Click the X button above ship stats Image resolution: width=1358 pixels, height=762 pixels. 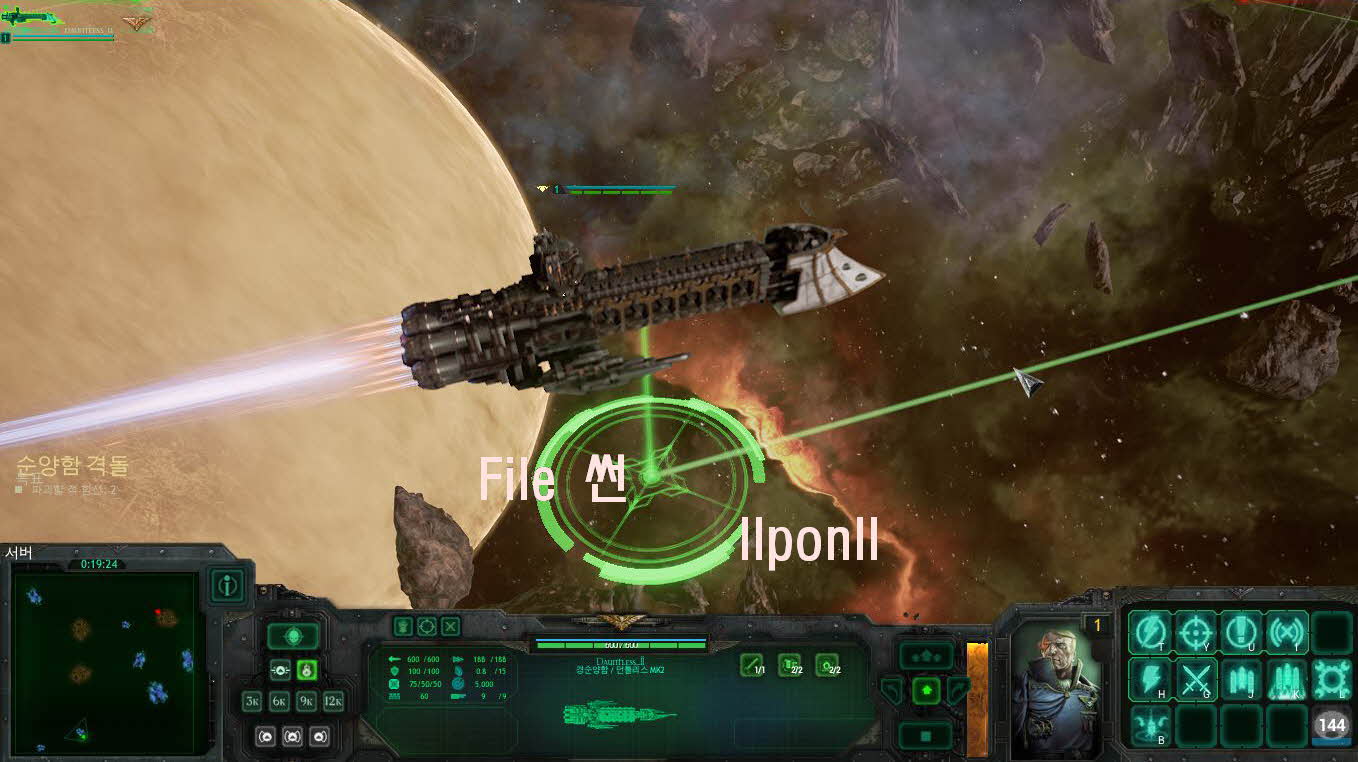coord(451,626)
